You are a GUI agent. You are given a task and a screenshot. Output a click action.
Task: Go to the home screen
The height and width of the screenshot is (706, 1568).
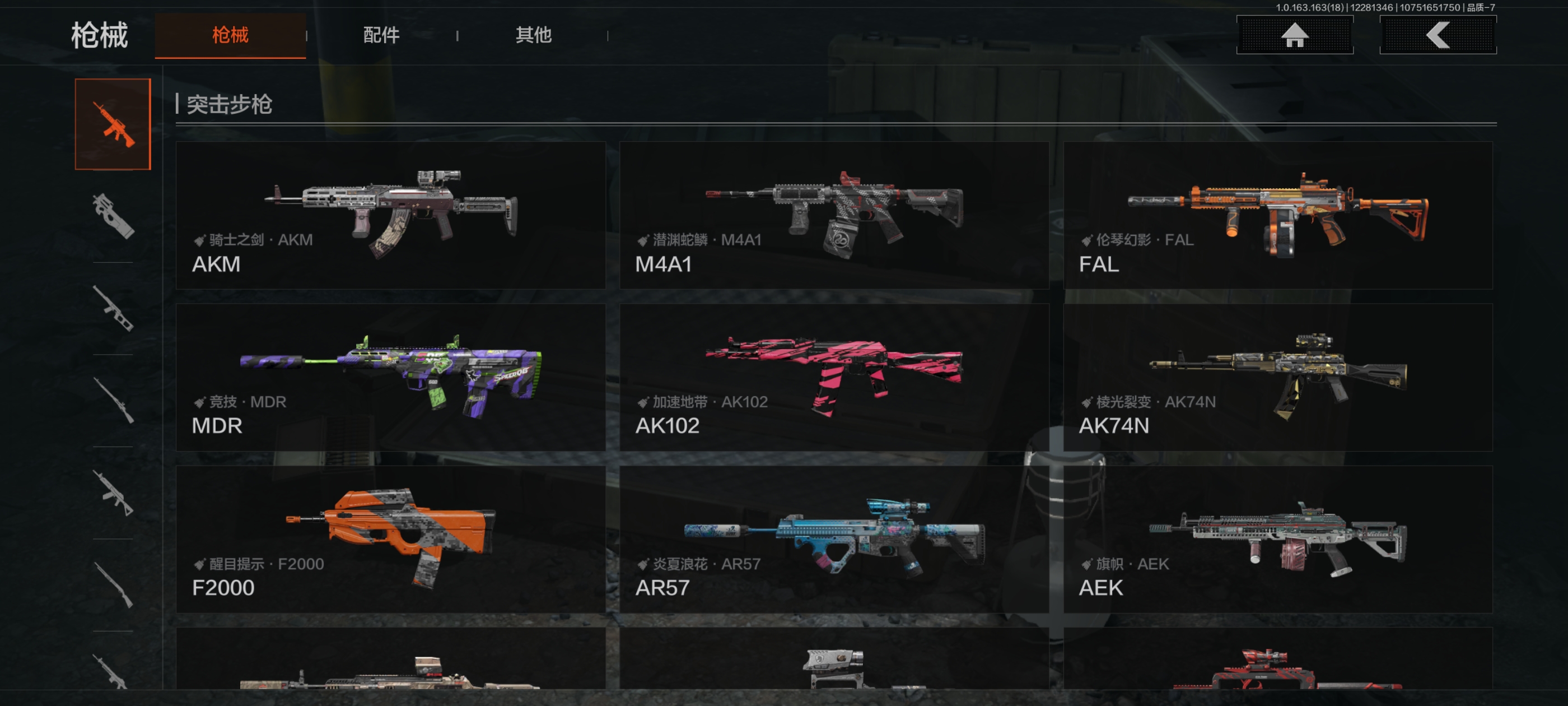(x=1294, y=35)
